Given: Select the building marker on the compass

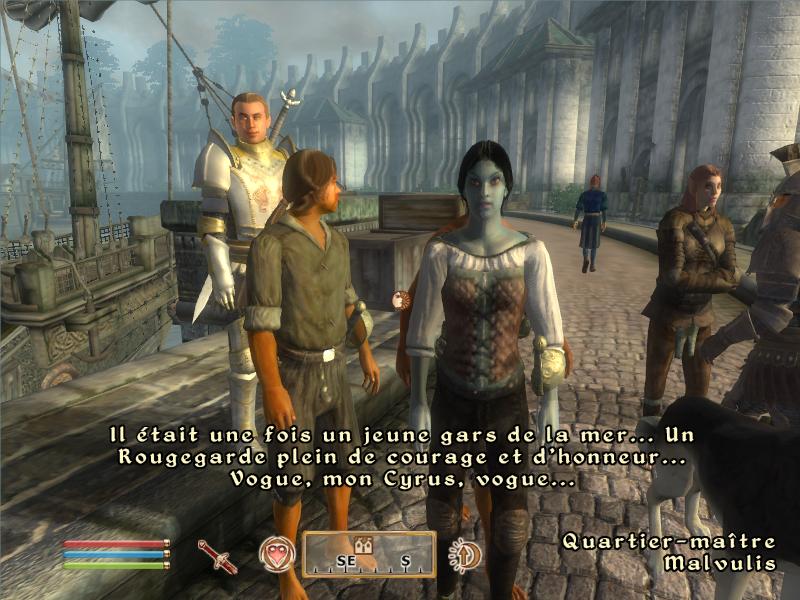Looking at the screenshot, I should (365, 545).
